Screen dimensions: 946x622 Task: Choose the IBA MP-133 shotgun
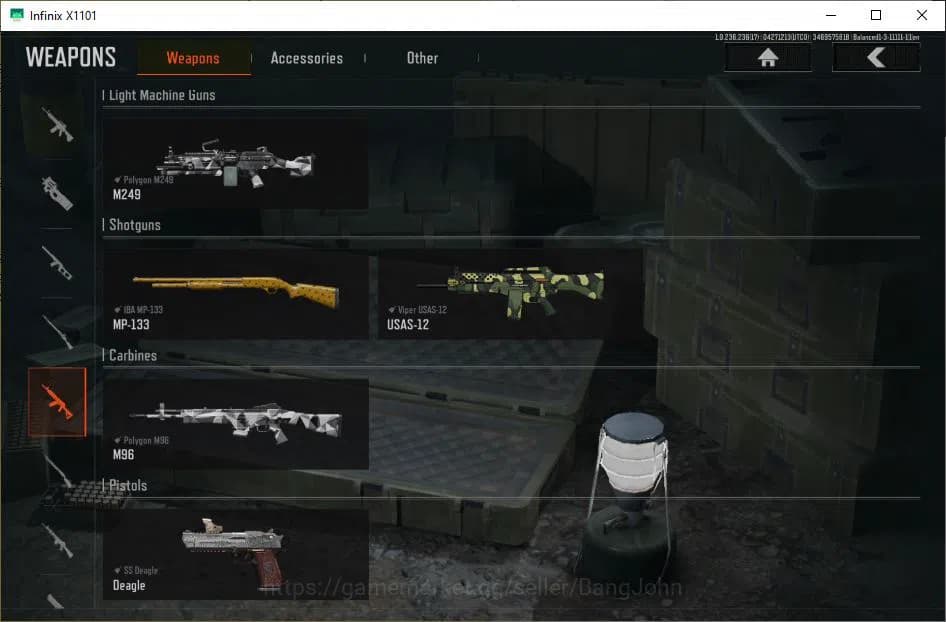(236, 294)
